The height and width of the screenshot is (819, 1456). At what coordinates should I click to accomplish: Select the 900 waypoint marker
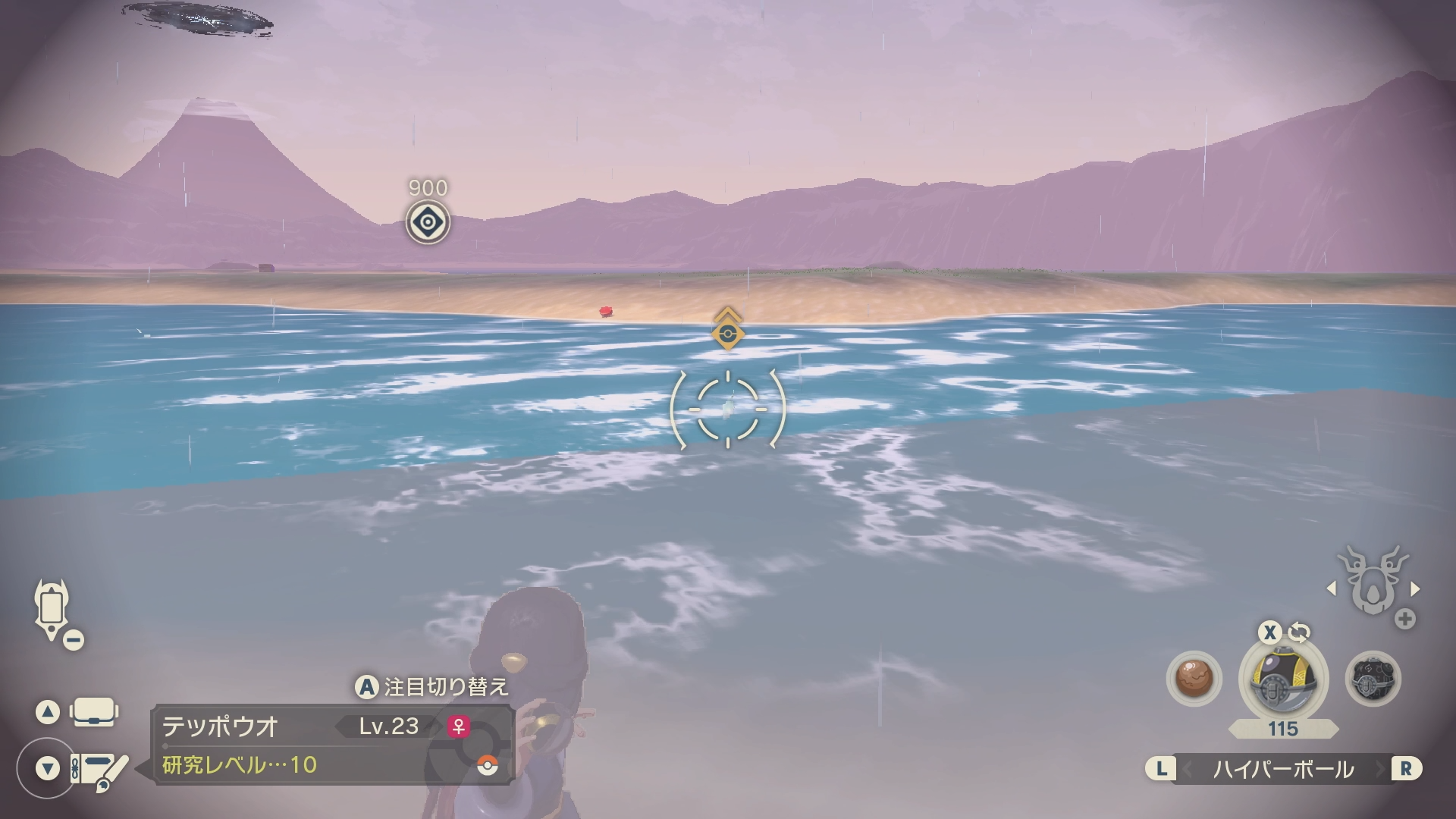coord(428,222)
